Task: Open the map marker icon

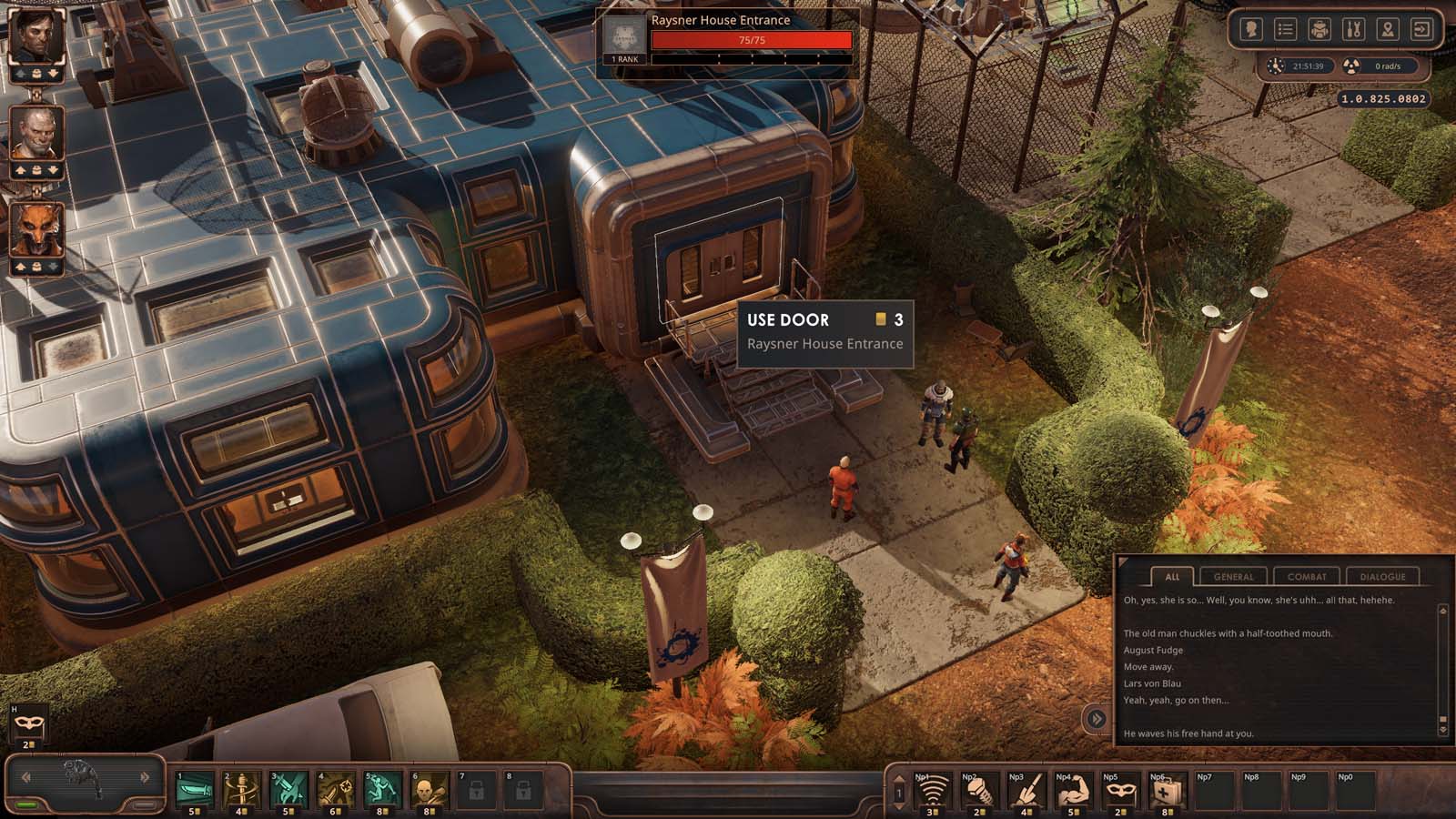Action: pos(1387,30)
